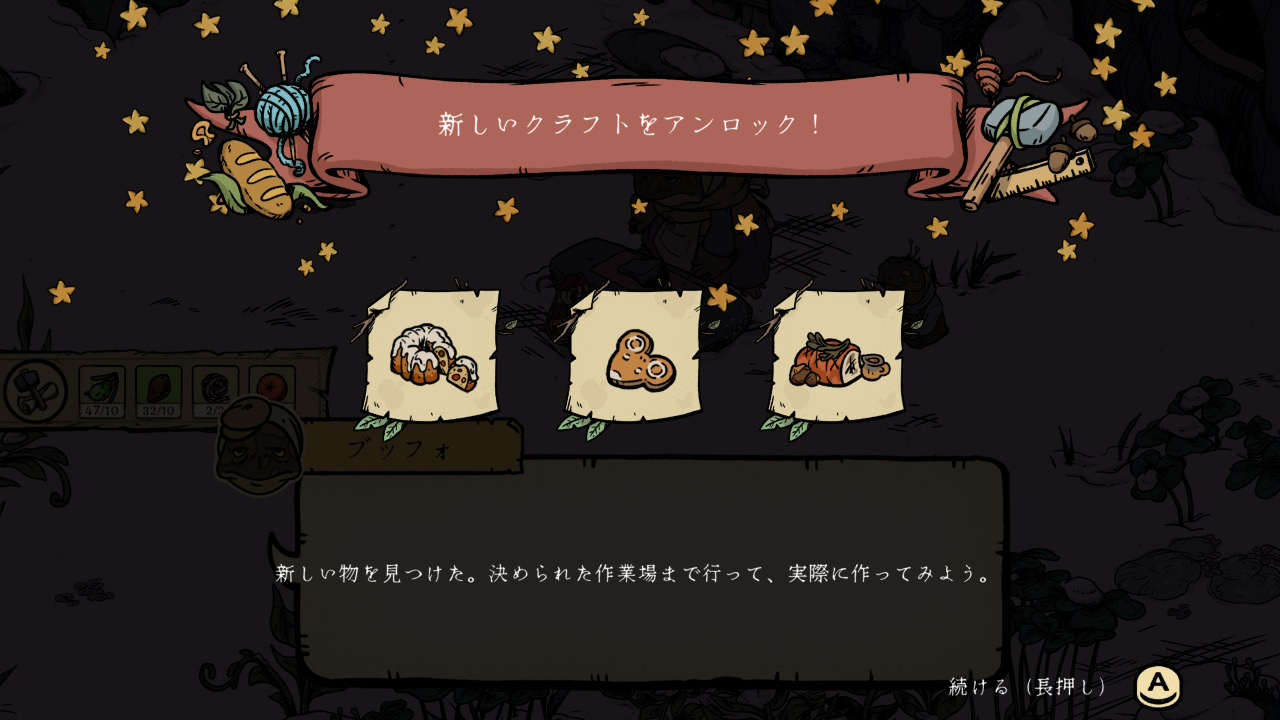Image resolution: width=1280 pixels, height=720 pixels.
Task: Continue past the 続ける prompt text
Action: (1029, 687)
